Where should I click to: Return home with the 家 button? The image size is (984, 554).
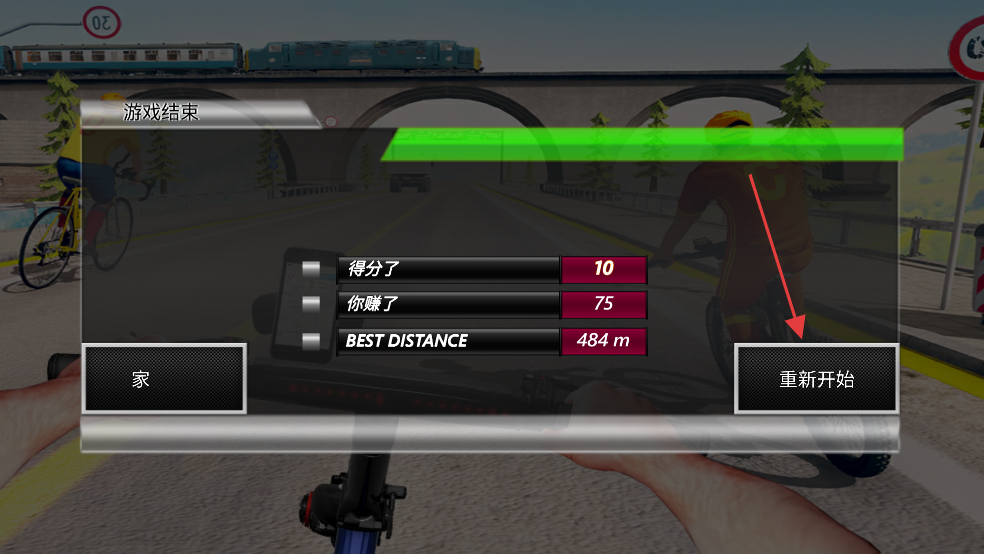tap(164, 379)
